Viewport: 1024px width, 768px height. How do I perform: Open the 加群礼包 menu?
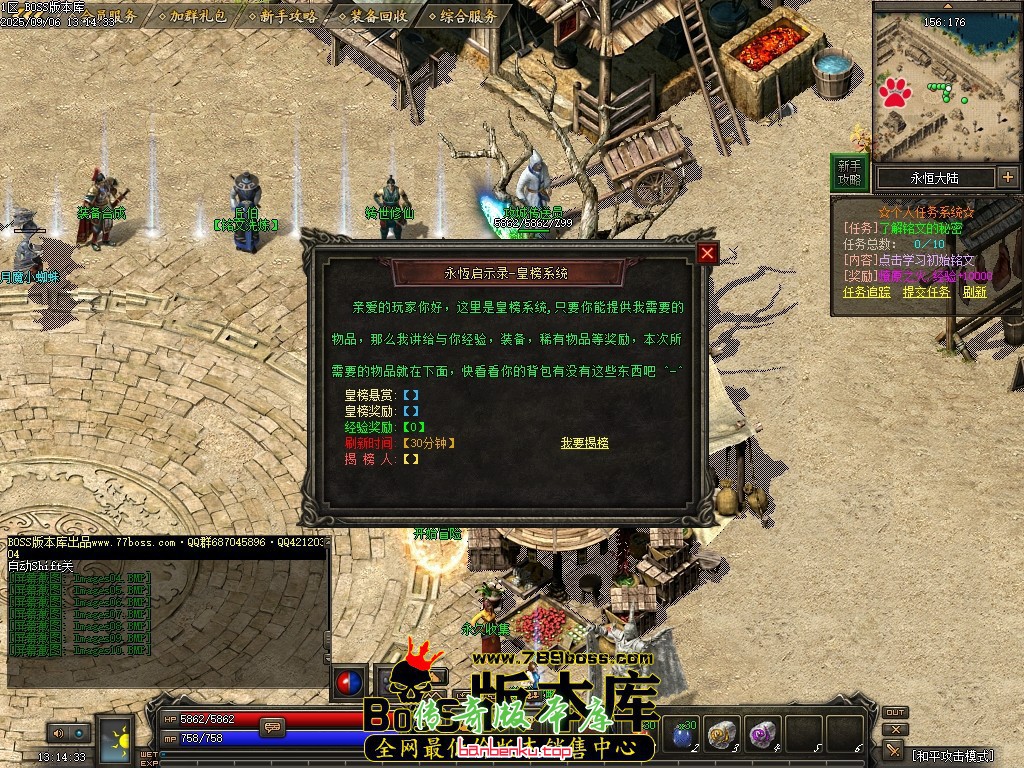pyautogui.click(x=198, y=16)
